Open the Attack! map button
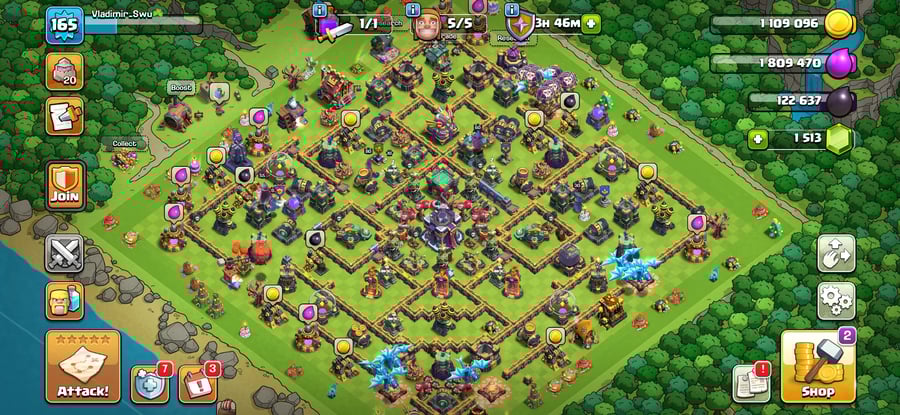Image resolution: width=900 pixels, height=415 pixels. pos(82,366)
